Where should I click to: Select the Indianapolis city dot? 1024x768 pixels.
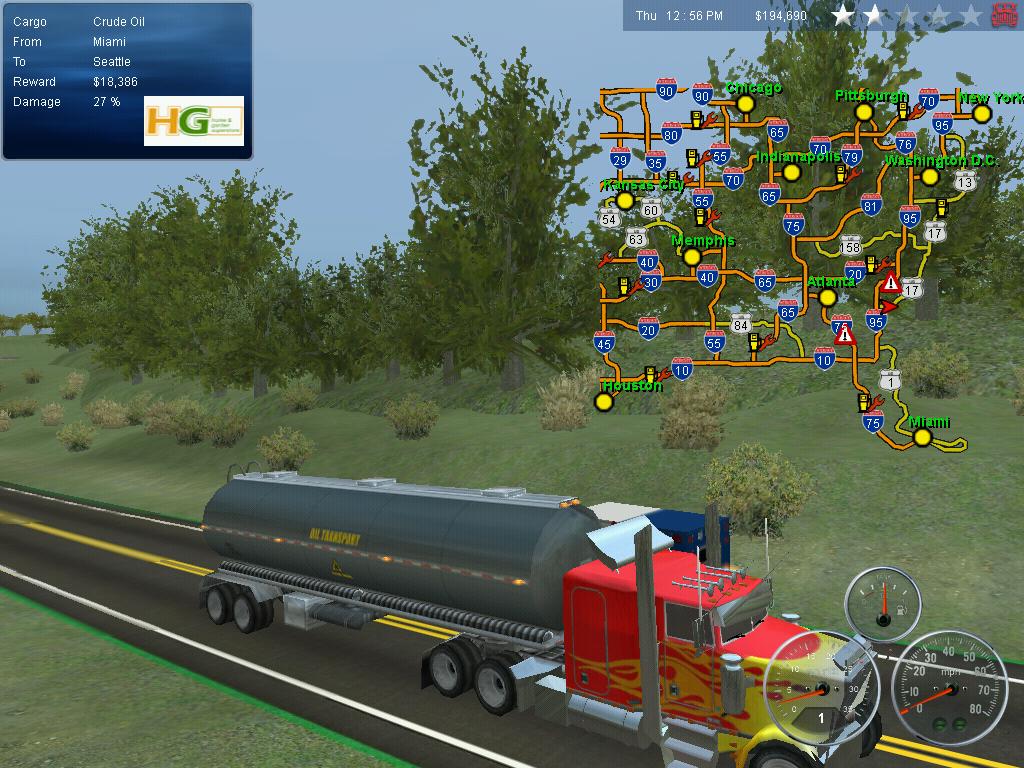[791, 172]
